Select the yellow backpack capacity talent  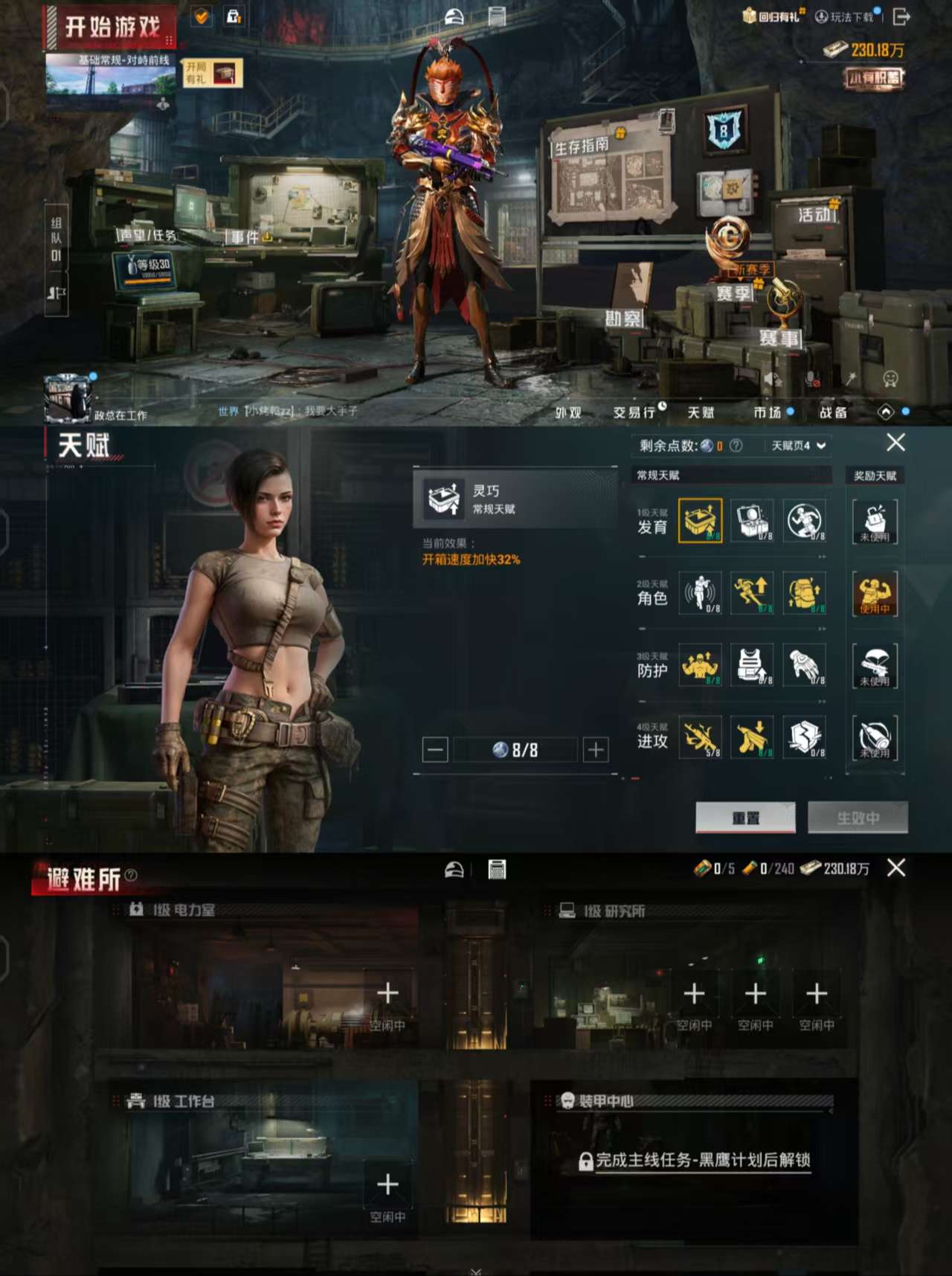pos(804,593)
